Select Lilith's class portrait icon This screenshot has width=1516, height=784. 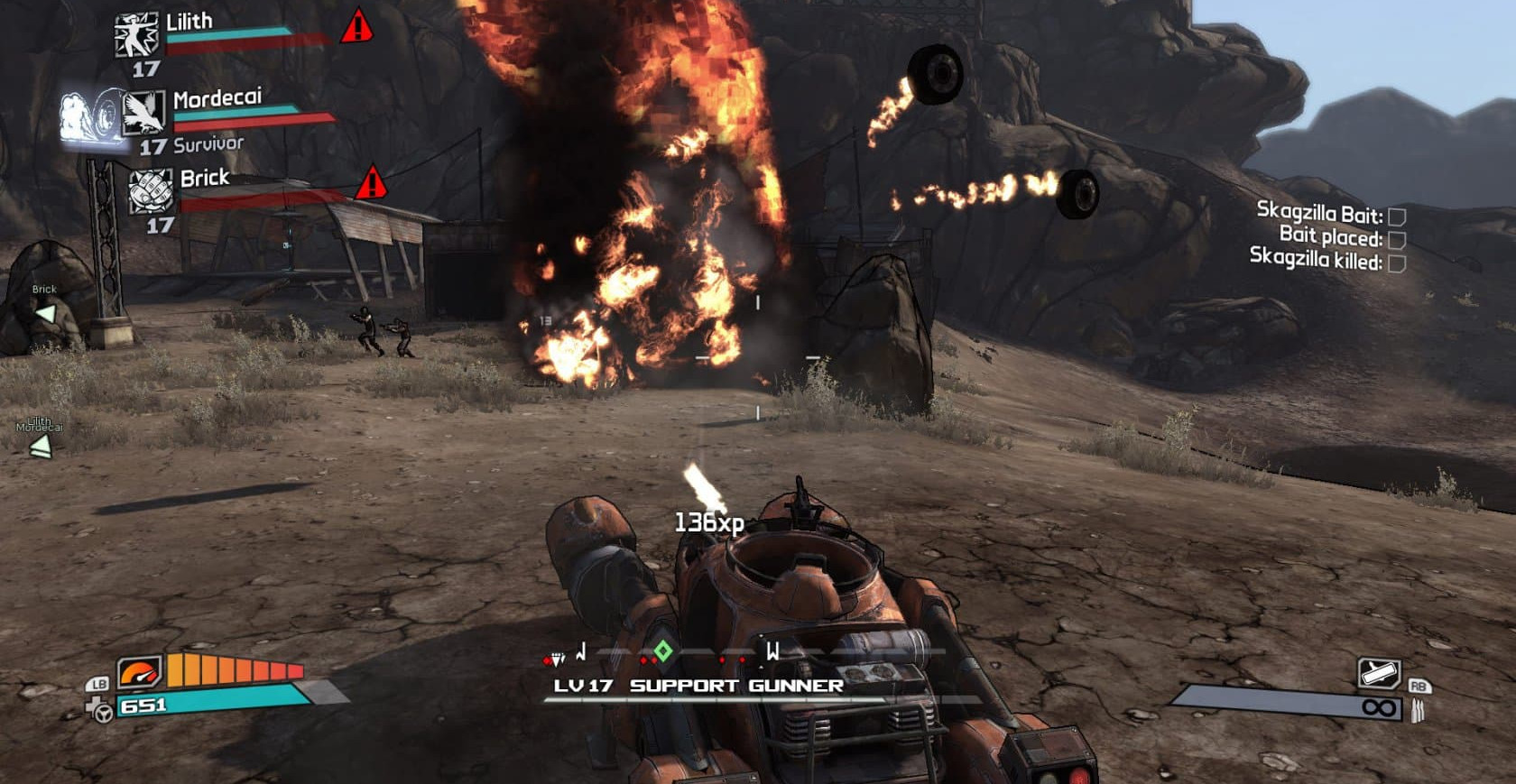[x=136, y=36]
